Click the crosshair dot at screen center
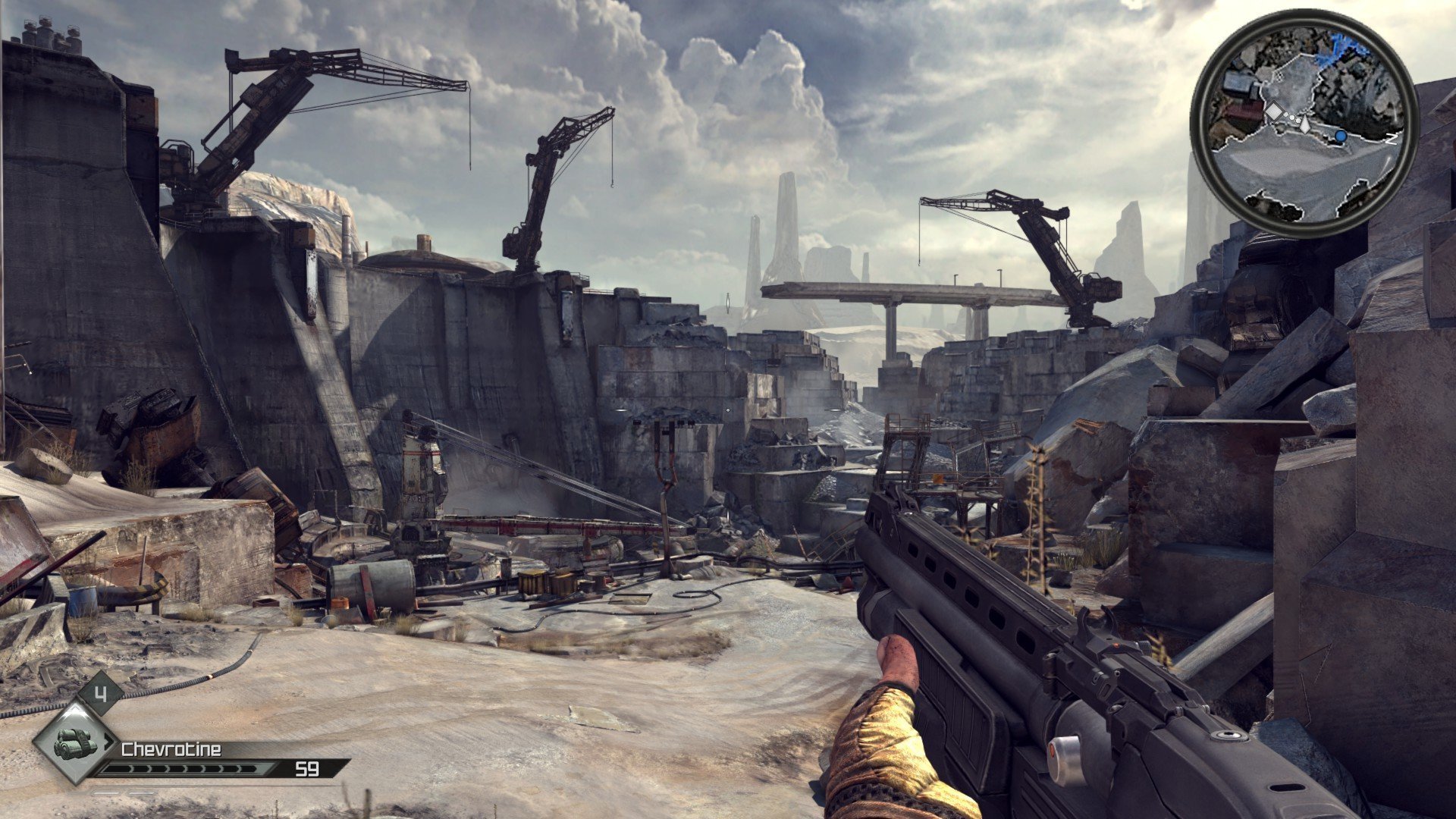Screen dimensions: 1456x819 click(728, 409)
